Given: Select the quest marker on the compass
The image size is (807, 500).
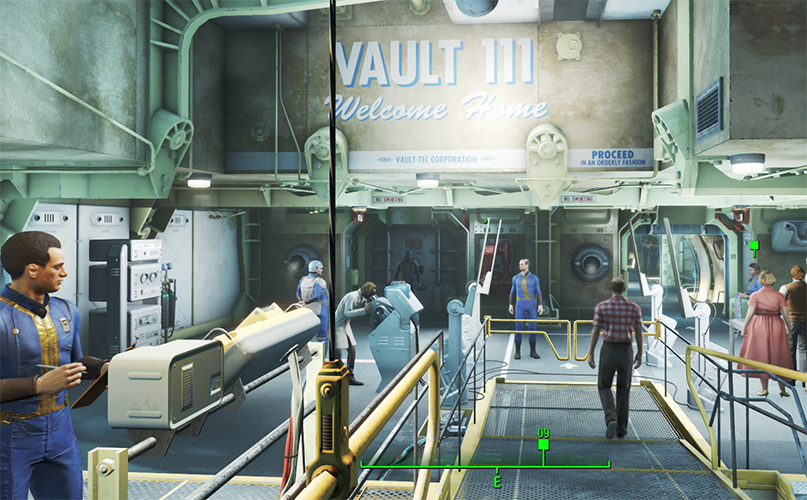Looking at the screenshot, I should [x=543, y=446].
